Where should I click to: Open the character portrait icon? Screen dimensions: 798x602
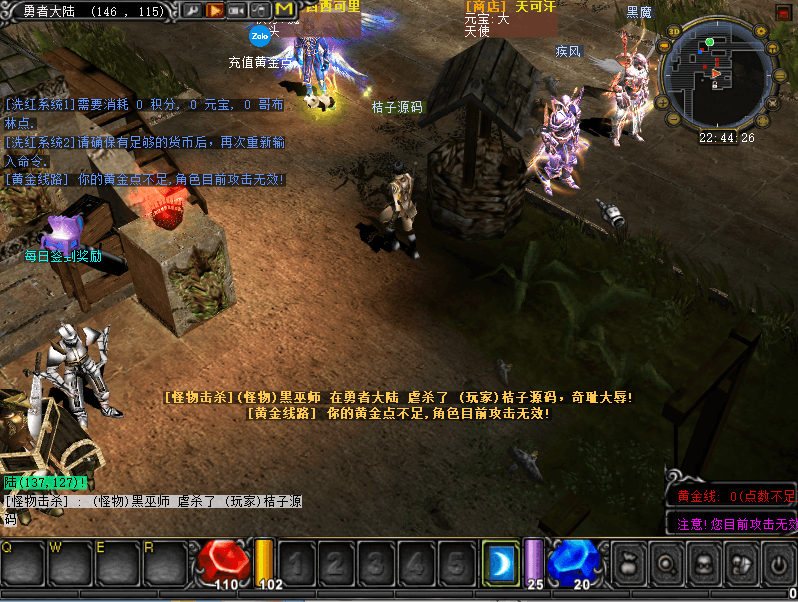click(704, 564)
